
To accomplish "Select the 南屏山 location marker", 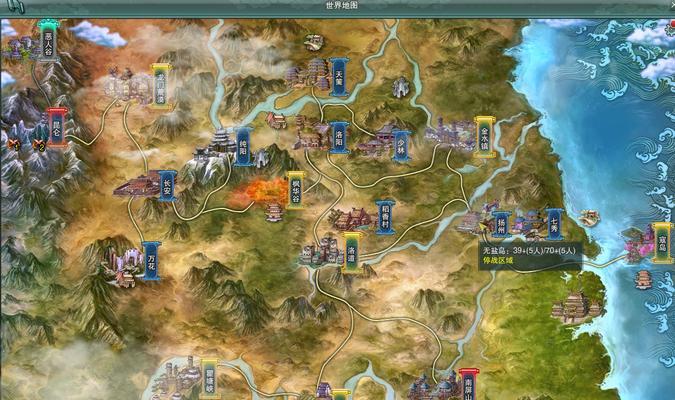I will click(x=469, y=384).
